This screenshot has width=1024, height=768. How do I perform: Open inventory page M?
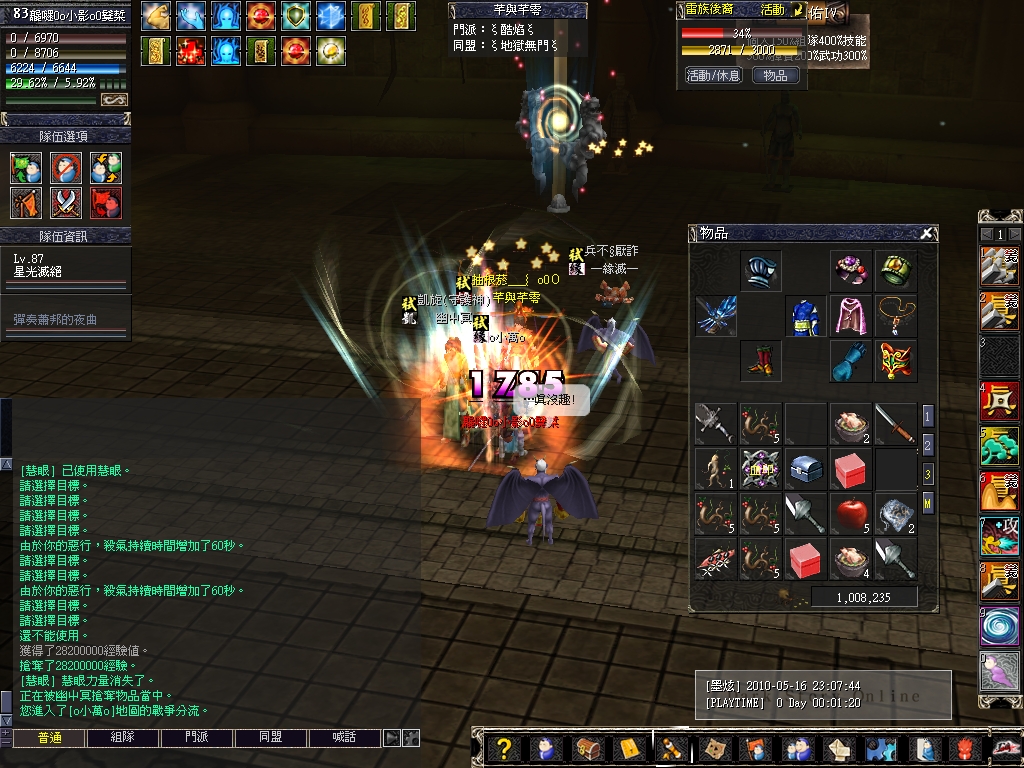click(927, 504)
